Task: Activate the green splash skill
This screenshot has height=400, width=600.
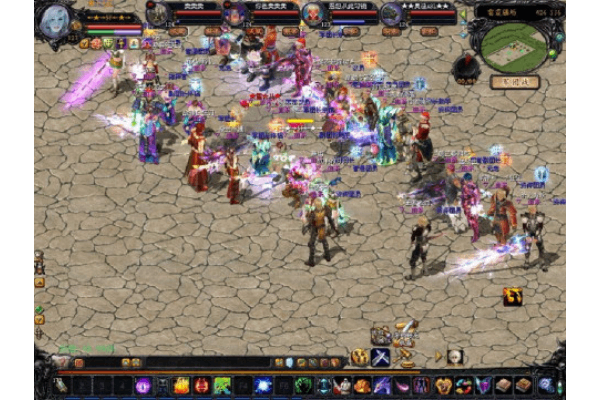Action: pos(222,385)
